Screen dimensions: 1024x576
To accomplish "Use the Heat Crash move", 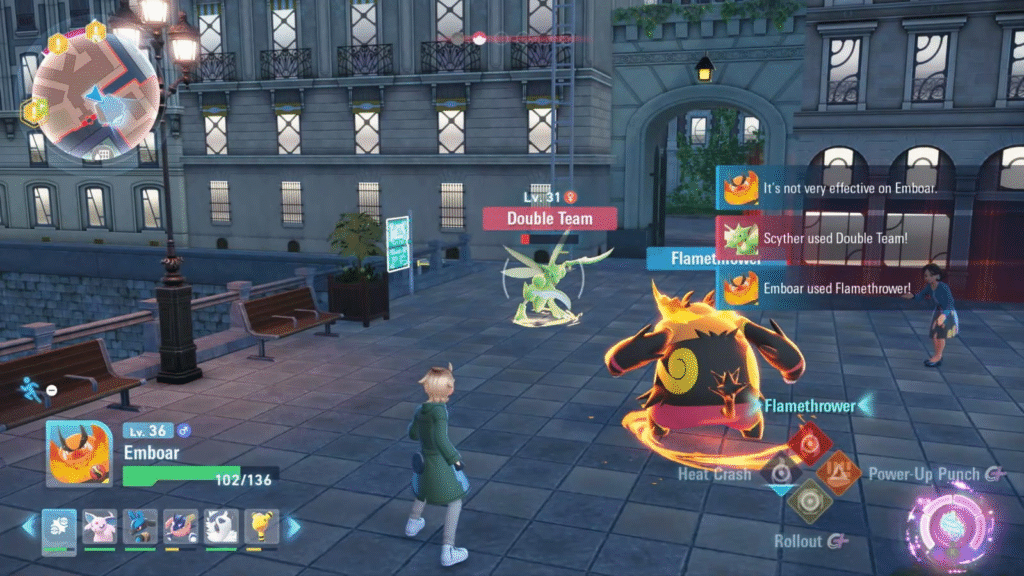I will [776, 470].
